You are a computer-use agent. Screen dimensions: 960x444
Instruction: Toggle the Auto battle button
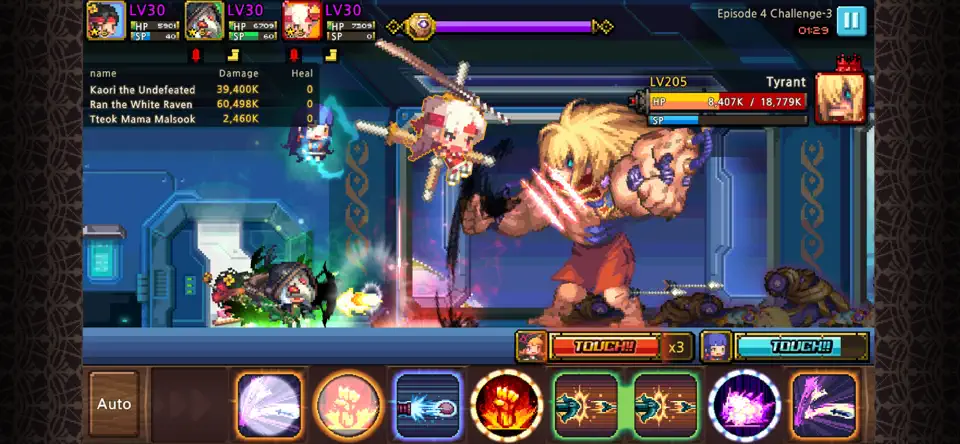pos(114,405)
